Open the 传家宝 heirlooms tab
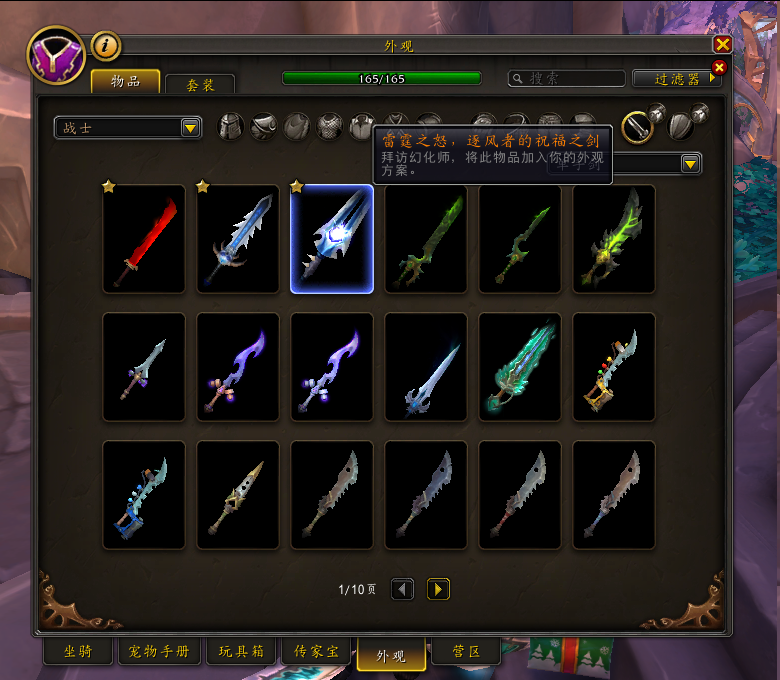The width and height of the screenshot is (780, 680). [x=315, y=652]
